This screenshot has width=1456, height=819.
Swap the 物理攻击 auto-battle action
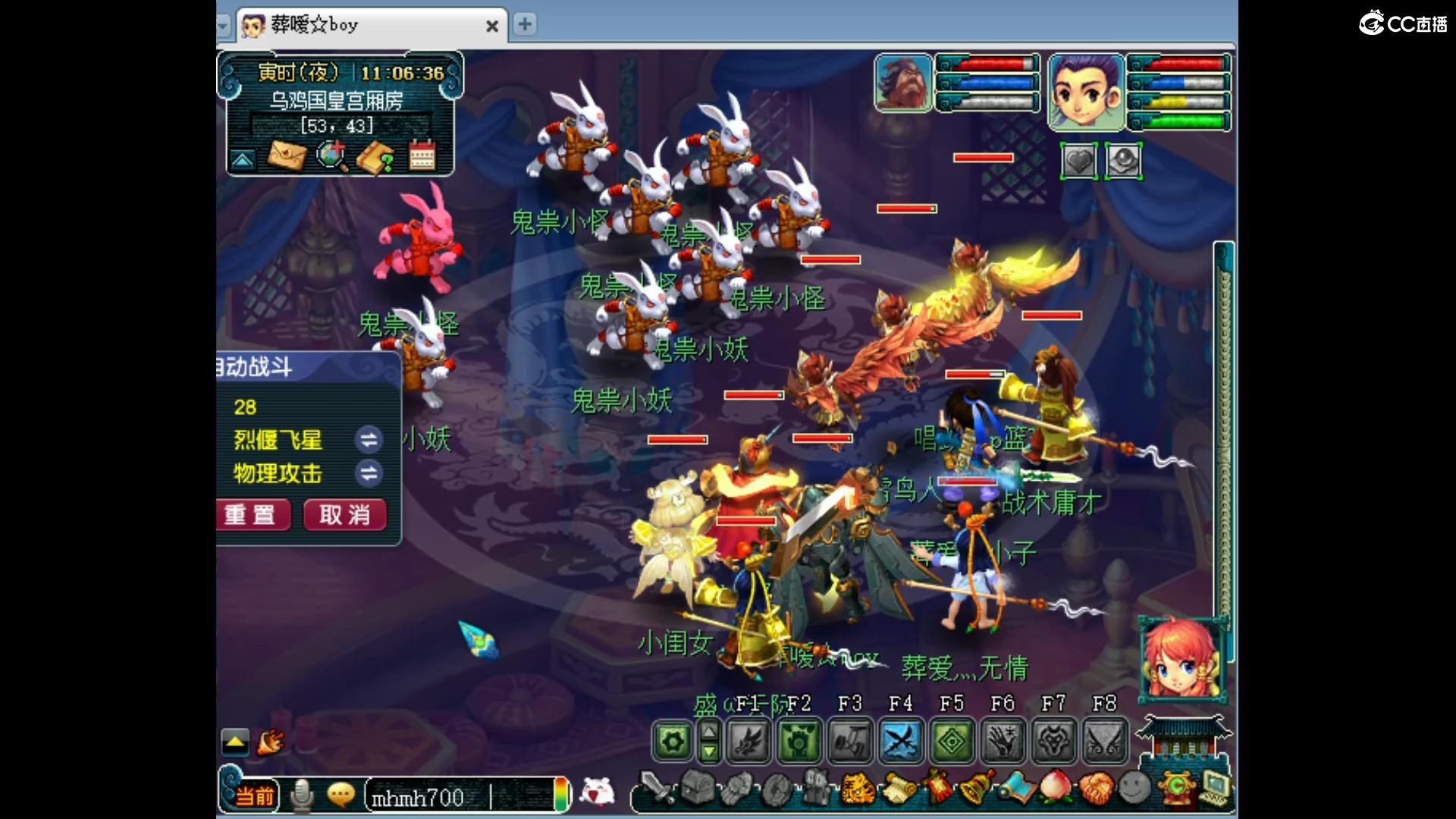[x=369, y=474]
